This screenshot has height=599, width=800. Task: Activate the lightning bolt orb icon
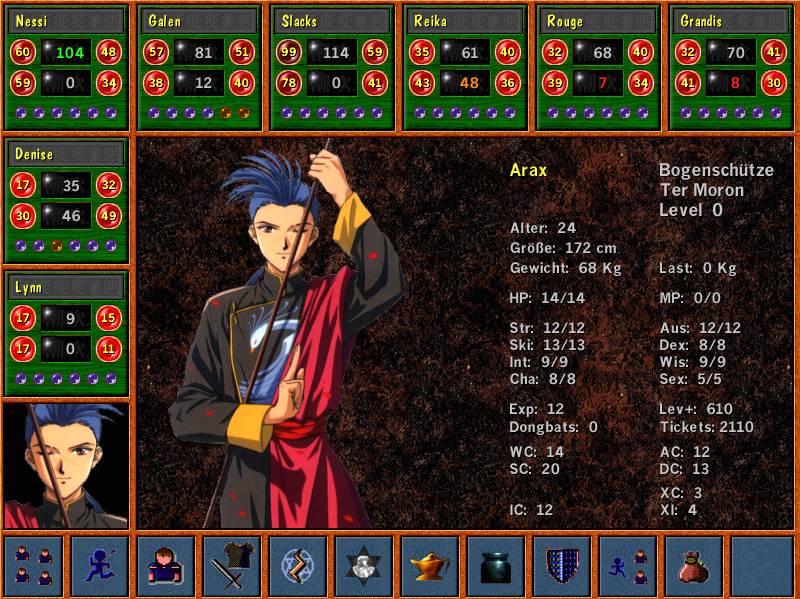click(x=298, y=566)
